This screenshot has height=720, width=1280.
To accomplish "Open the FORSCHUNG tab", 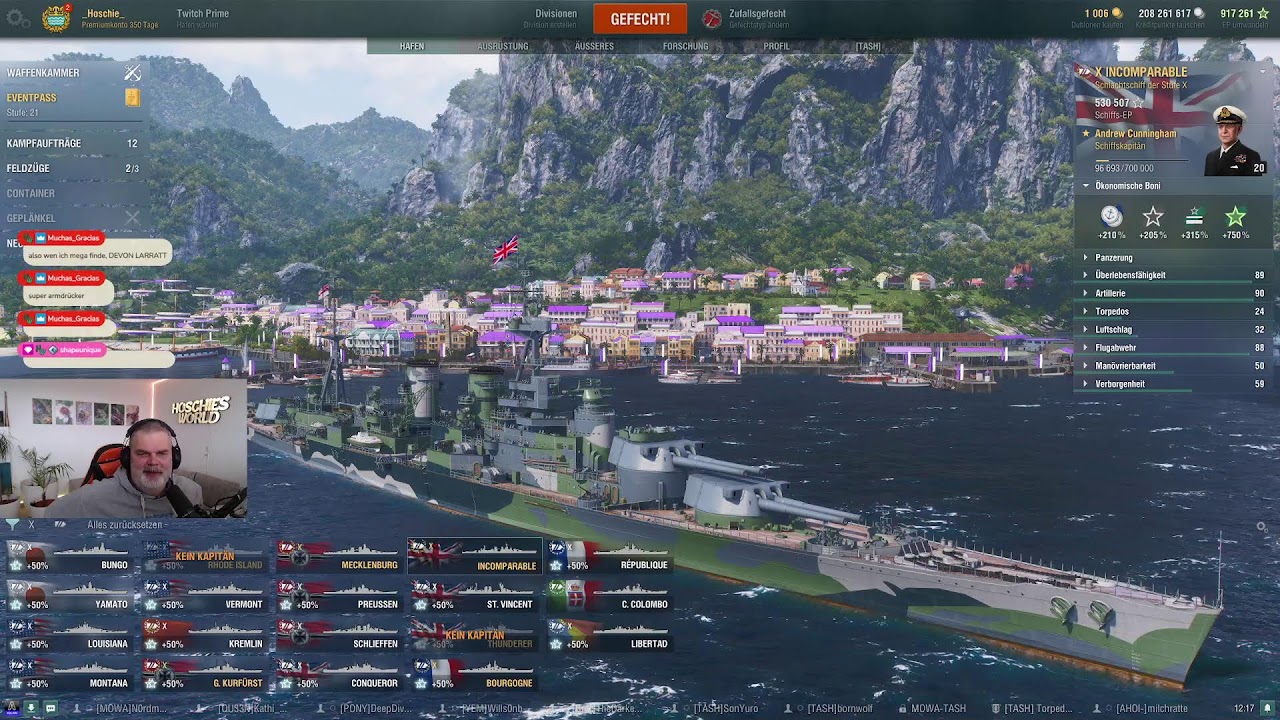I will point(685,47).
